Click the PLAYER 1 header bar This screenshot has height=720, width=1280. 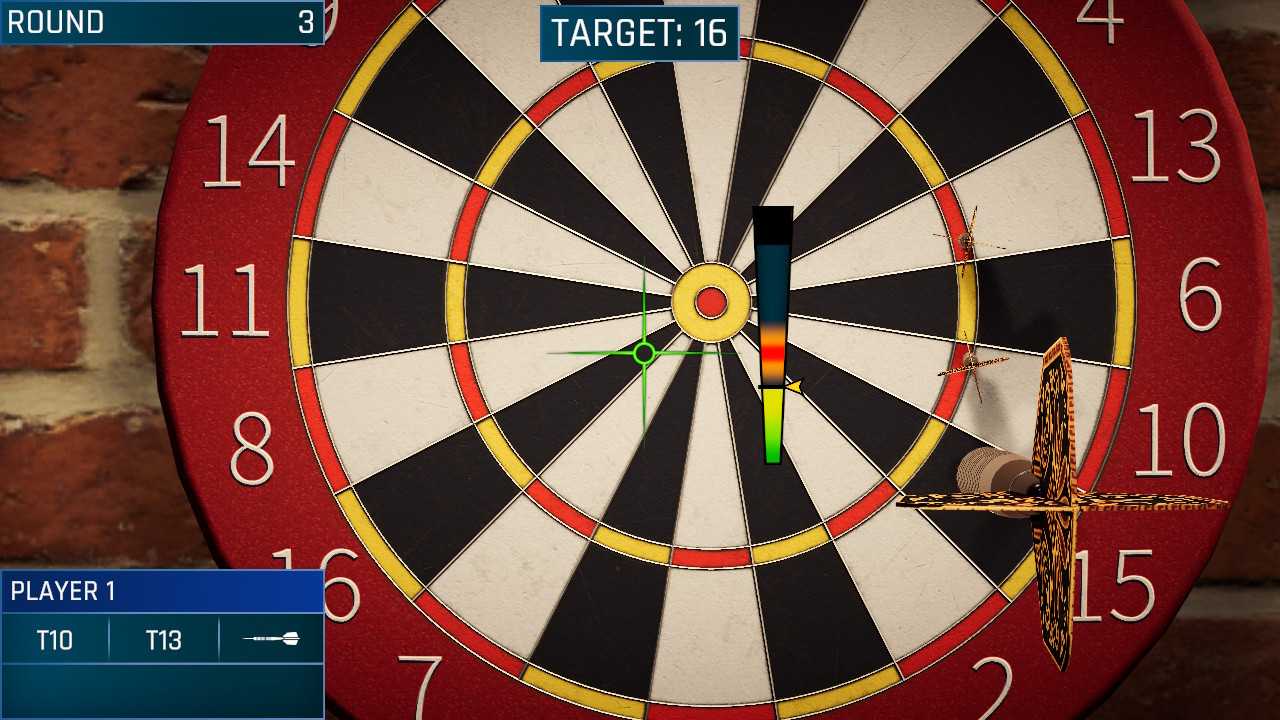160,590
